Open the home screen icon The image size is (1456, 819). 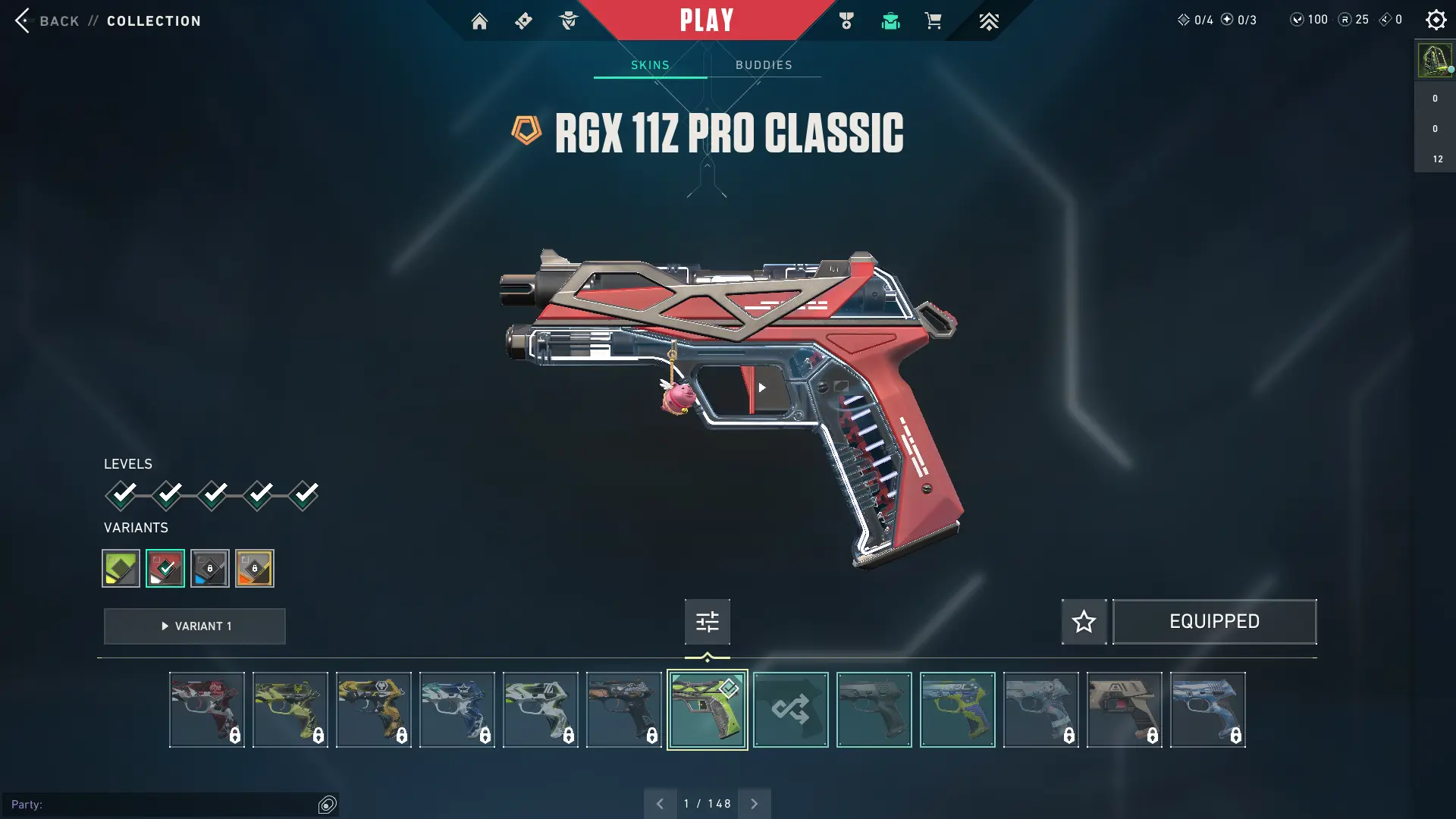479,21
